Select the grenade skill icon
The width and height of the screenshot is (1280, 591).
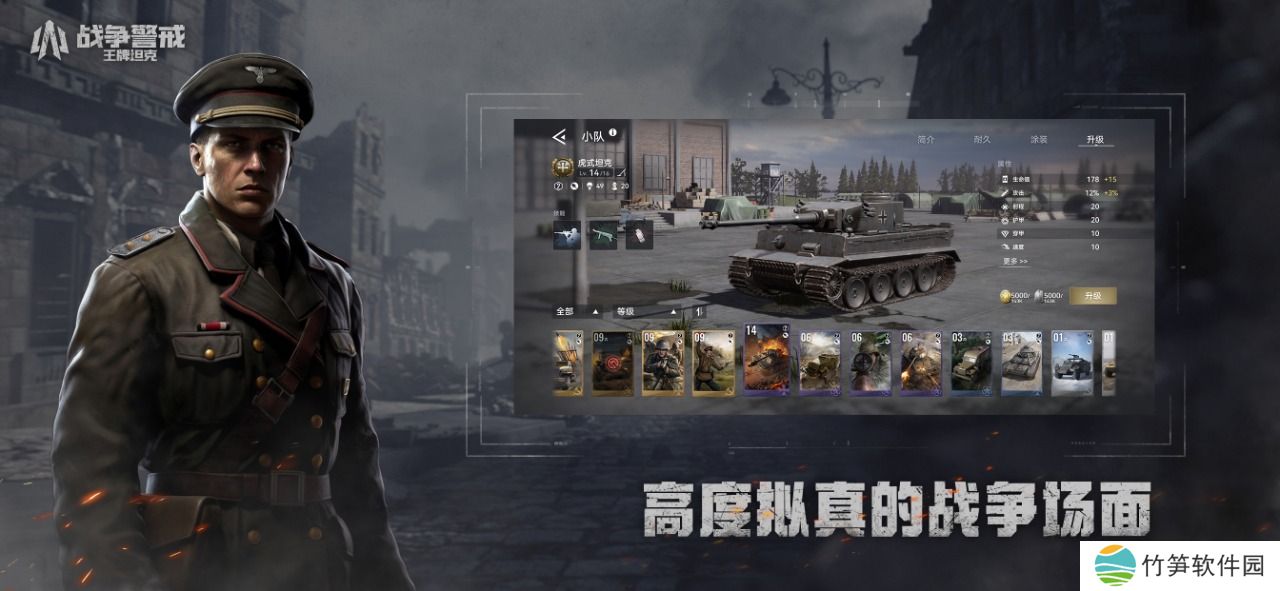pyautogui.click(x=638, y=235)
